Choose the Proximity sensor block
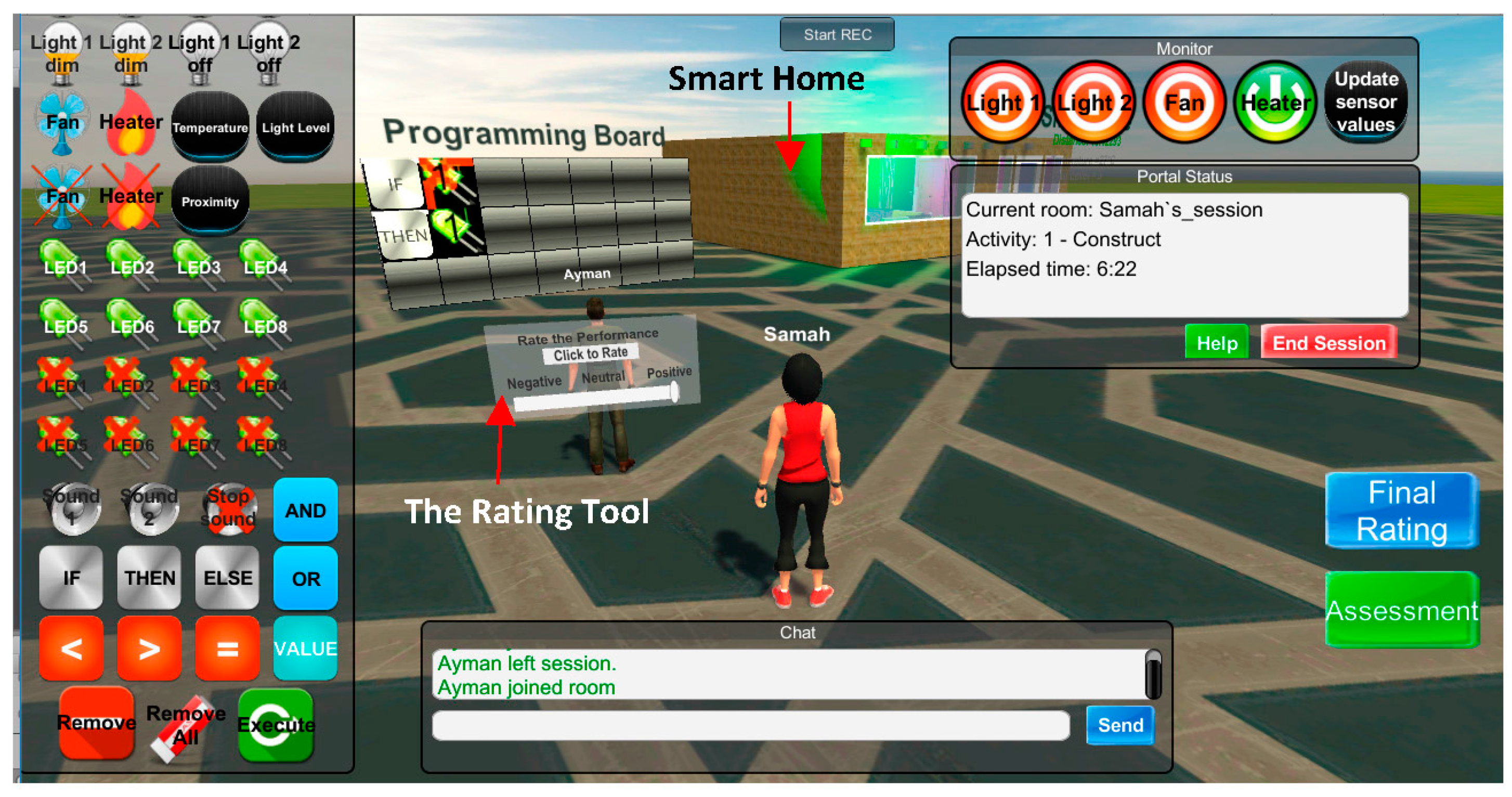Image resolution: width=1512 pixels, height=797 pixels. (210, 201)
